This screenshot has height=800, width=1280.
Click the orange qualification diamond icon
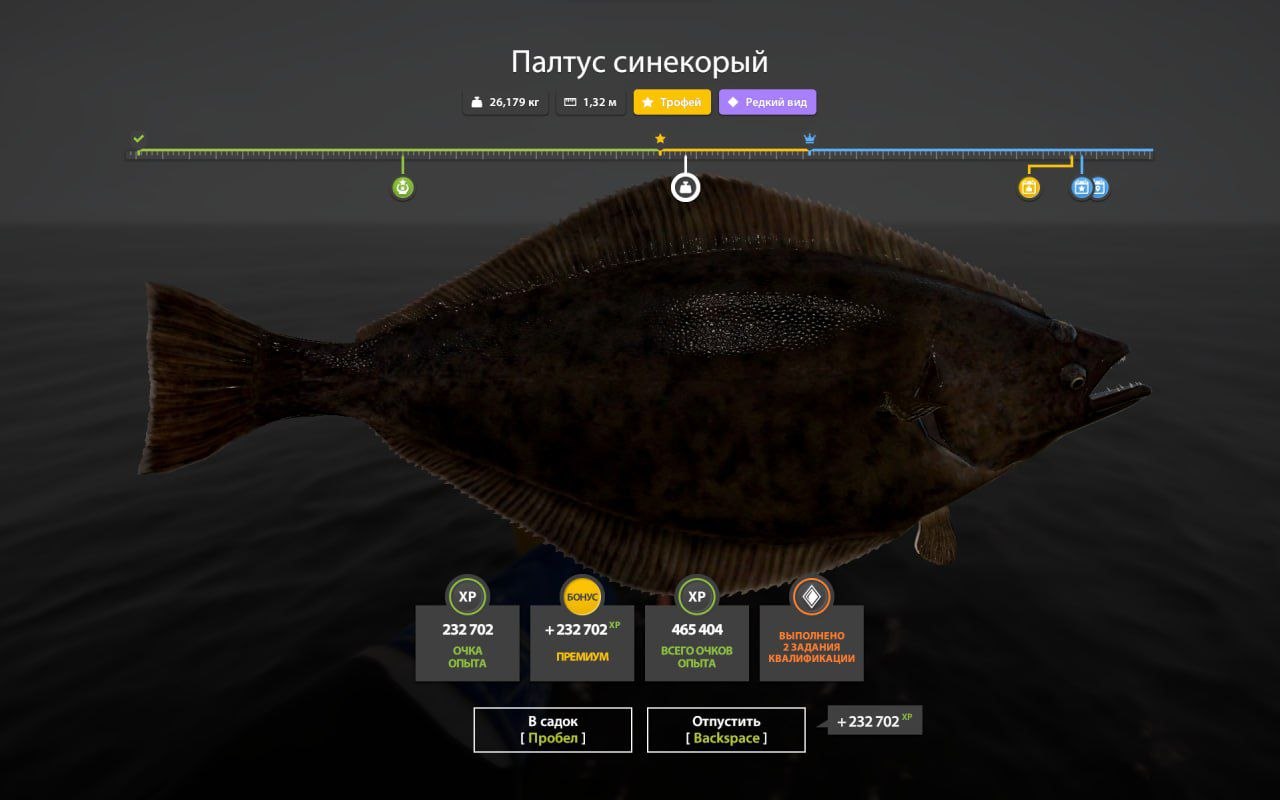[x=811, y=597]
